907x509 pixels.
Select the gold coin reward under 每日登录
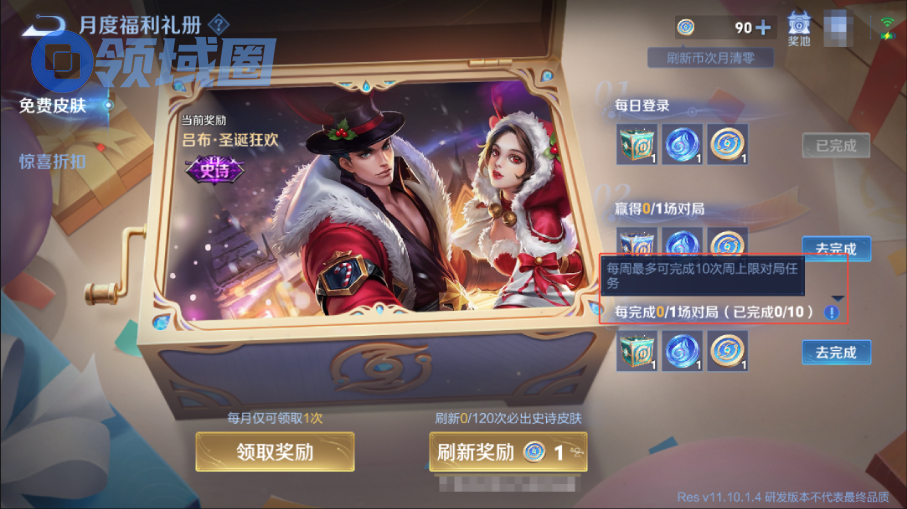coord(728,145)
